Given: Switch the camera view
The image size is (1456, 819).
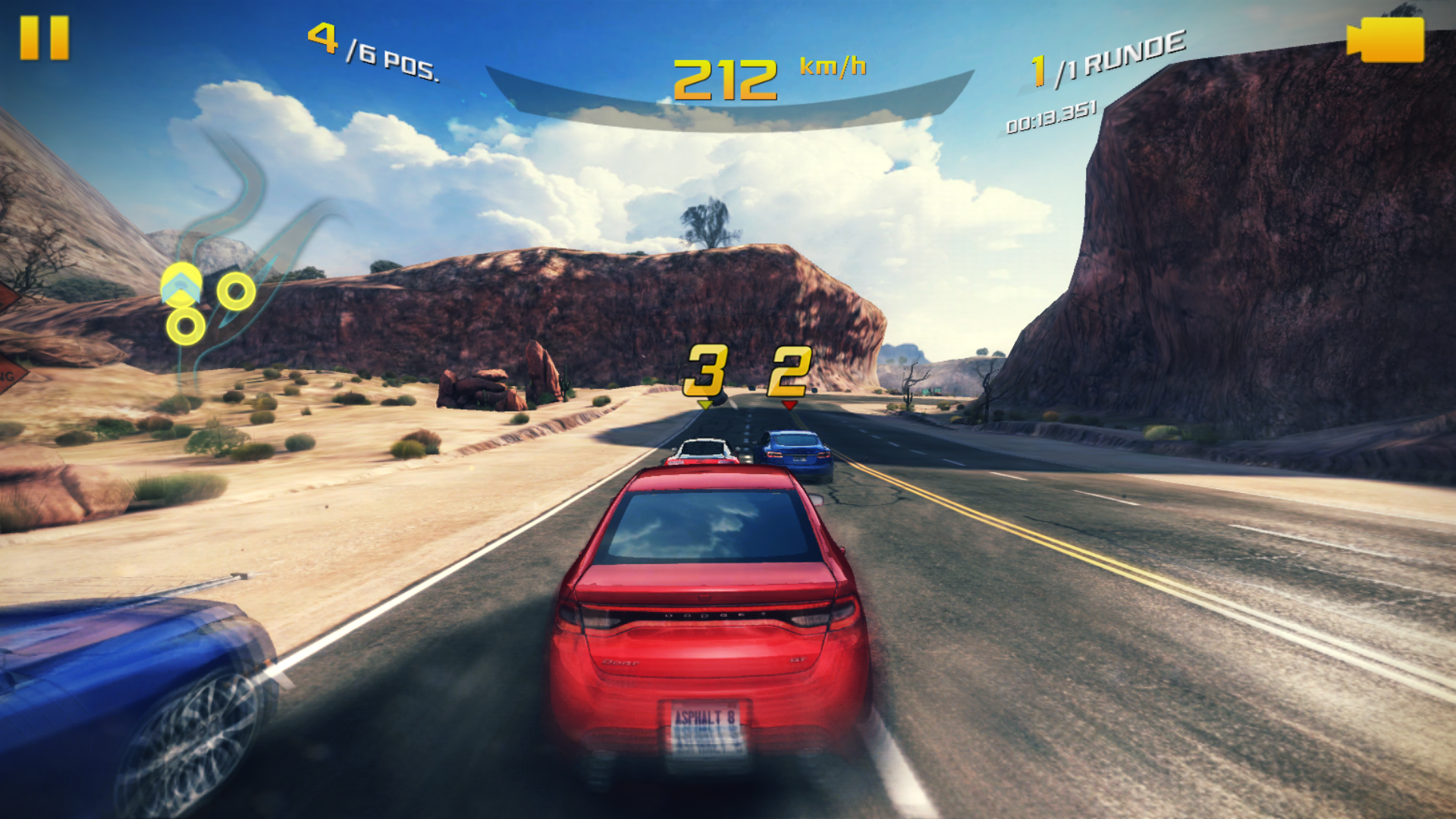Looking at the screenshot, I should [1385, 39].
